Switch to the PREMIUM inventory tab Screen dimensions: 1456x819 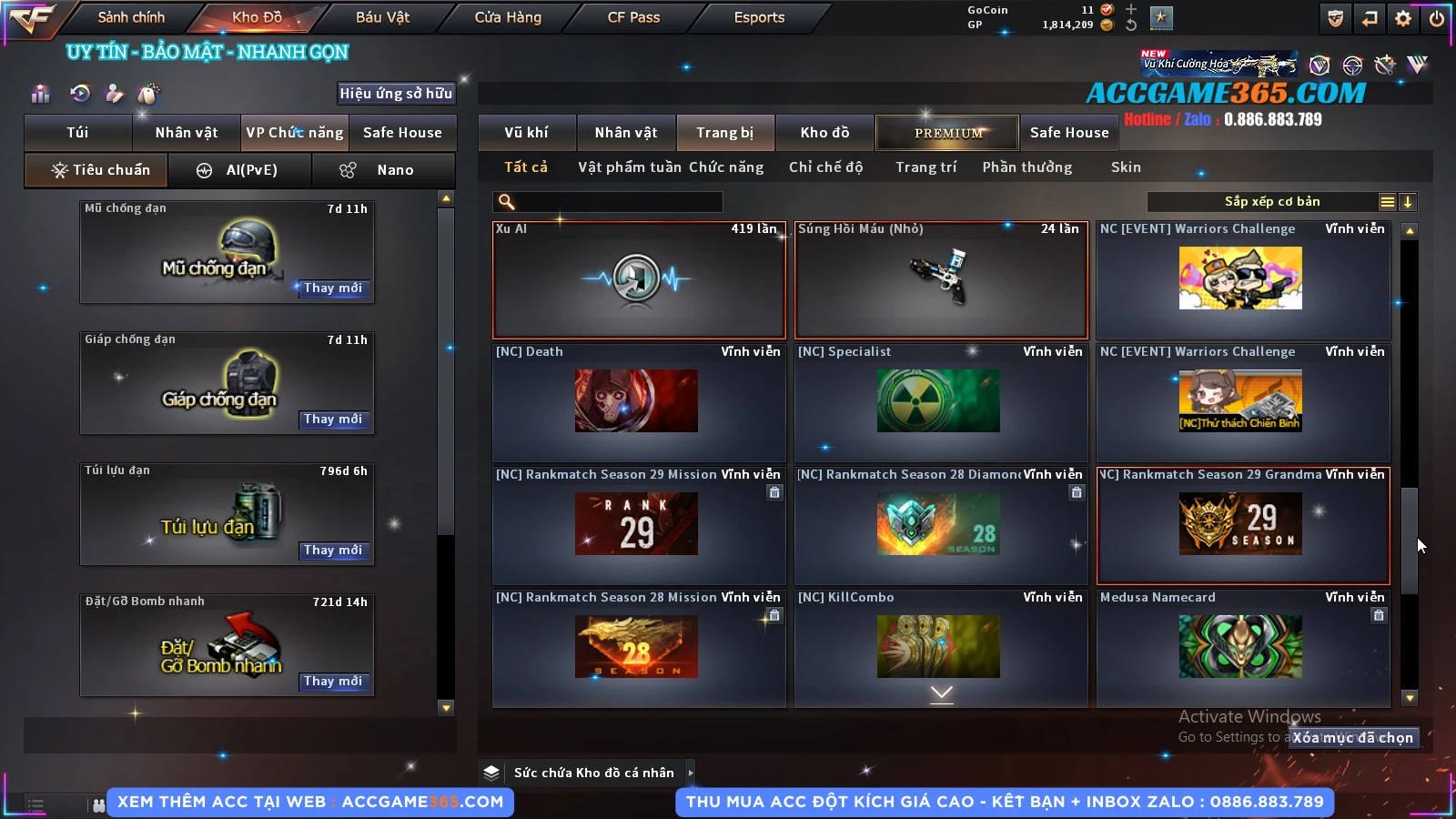(947, 133)
